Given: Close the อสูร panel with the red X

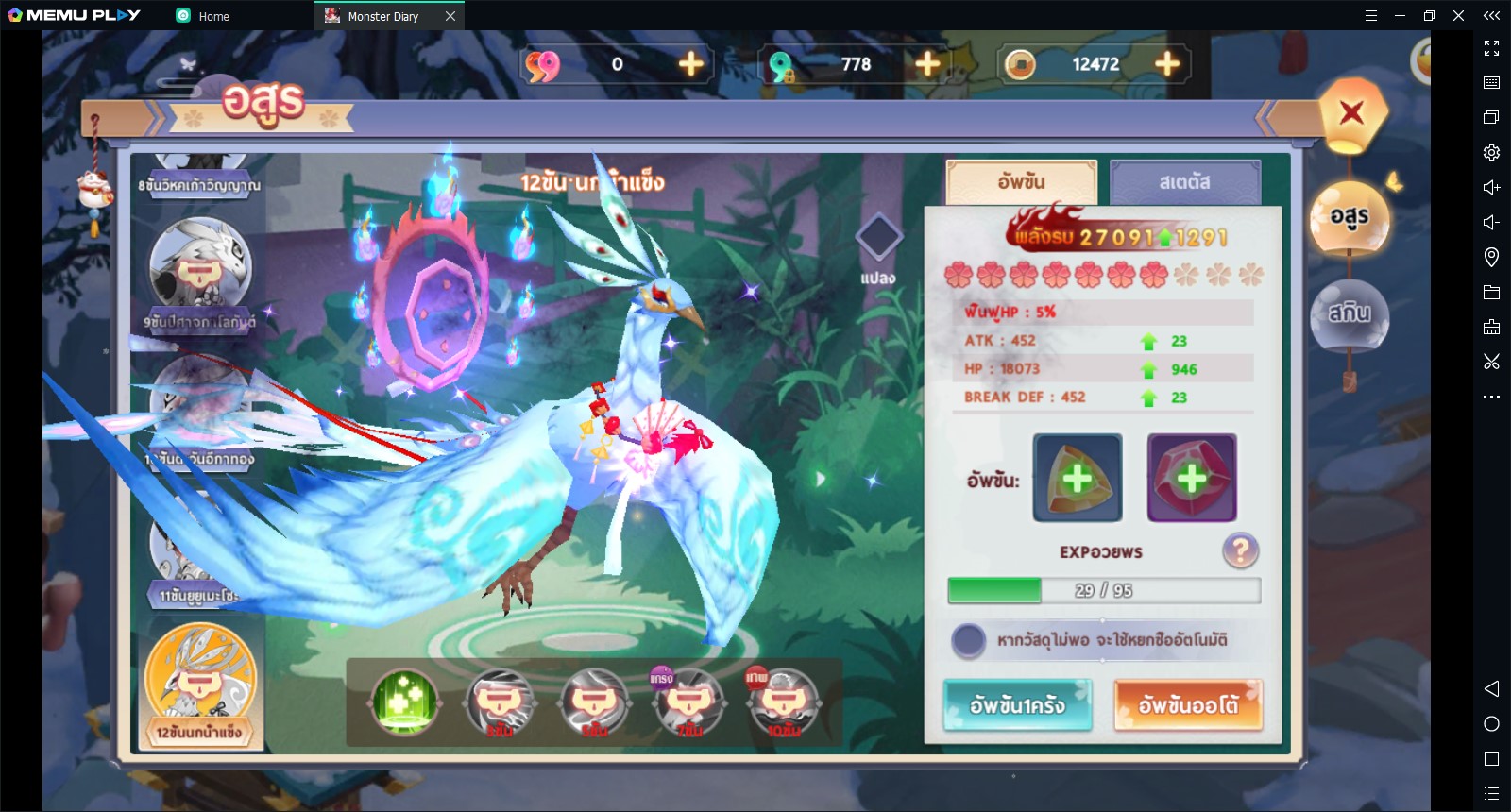Looking at the screenshot, I should pos(1351,113).
